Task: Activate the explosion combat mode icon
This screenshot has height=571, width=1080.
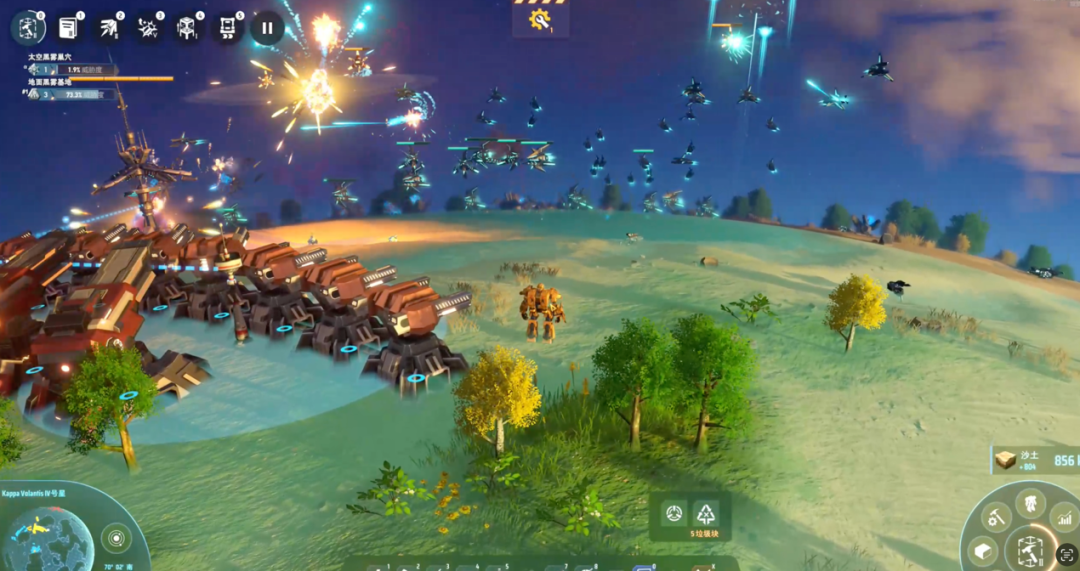Action: pyautogui.click(x=148, y=27)
